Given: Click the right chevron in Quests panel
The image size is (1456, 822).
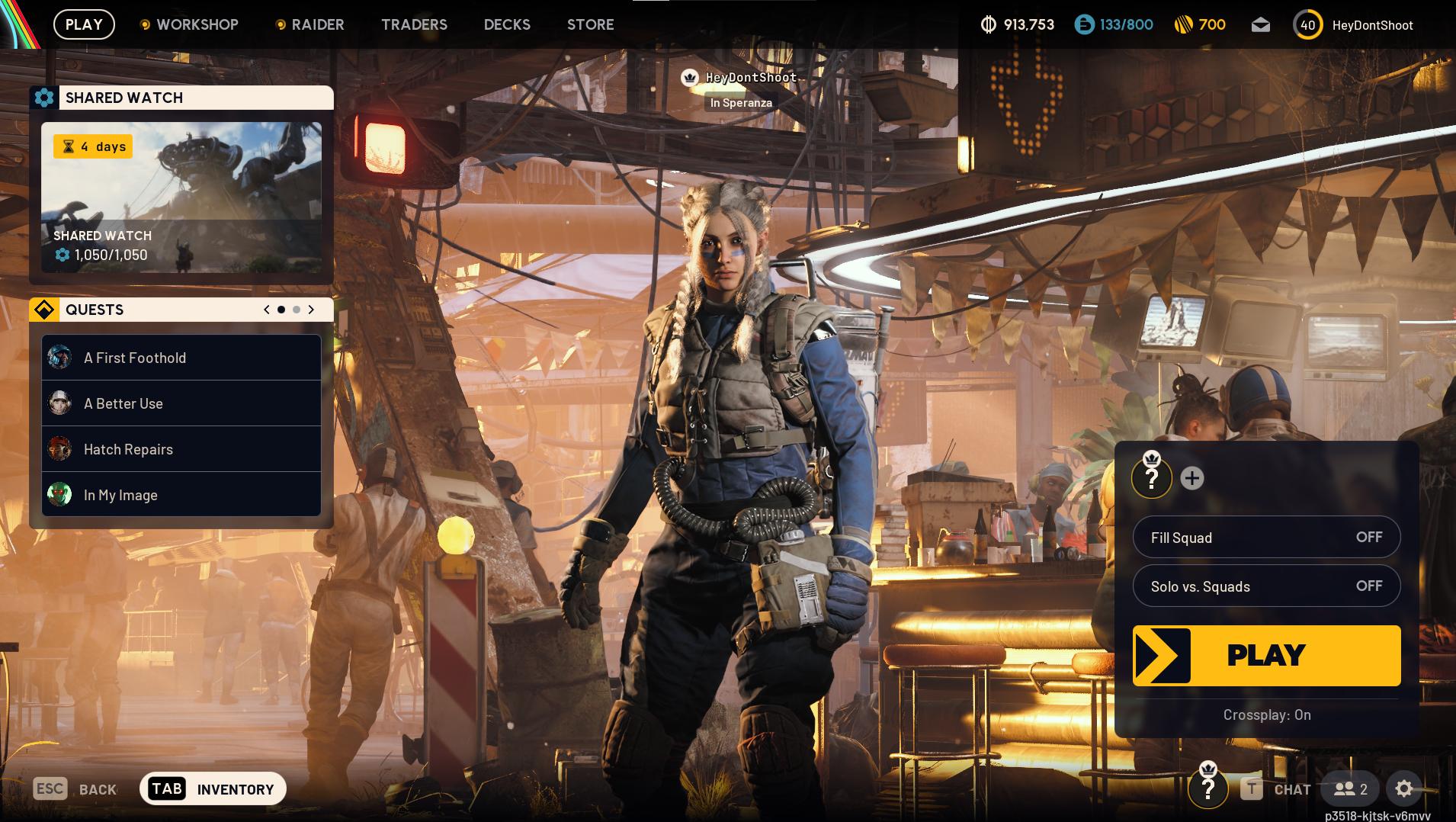Looking at the screenshot, I should 311,310.
